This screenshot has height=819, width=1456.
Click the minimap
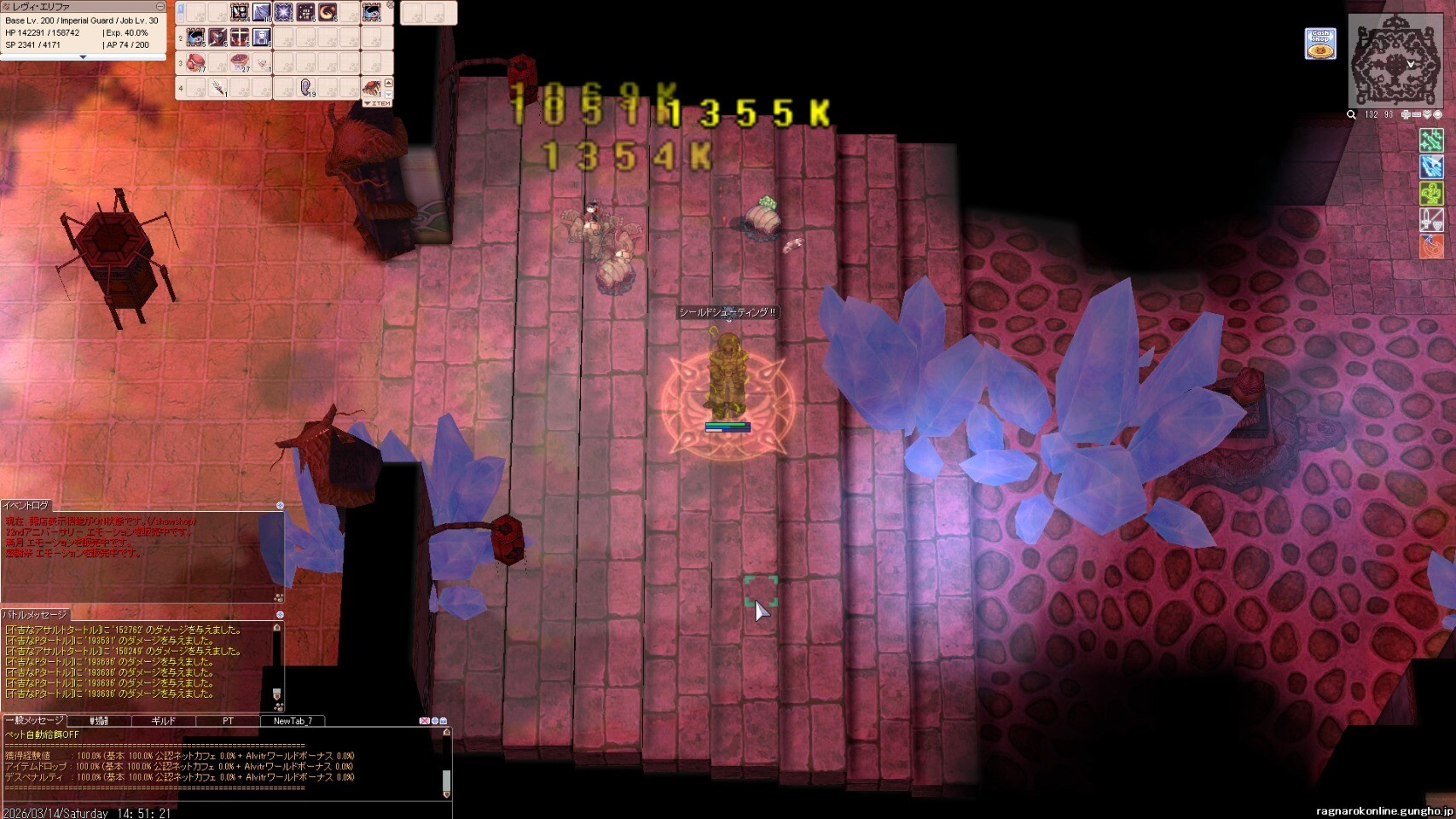point(1395,60)
